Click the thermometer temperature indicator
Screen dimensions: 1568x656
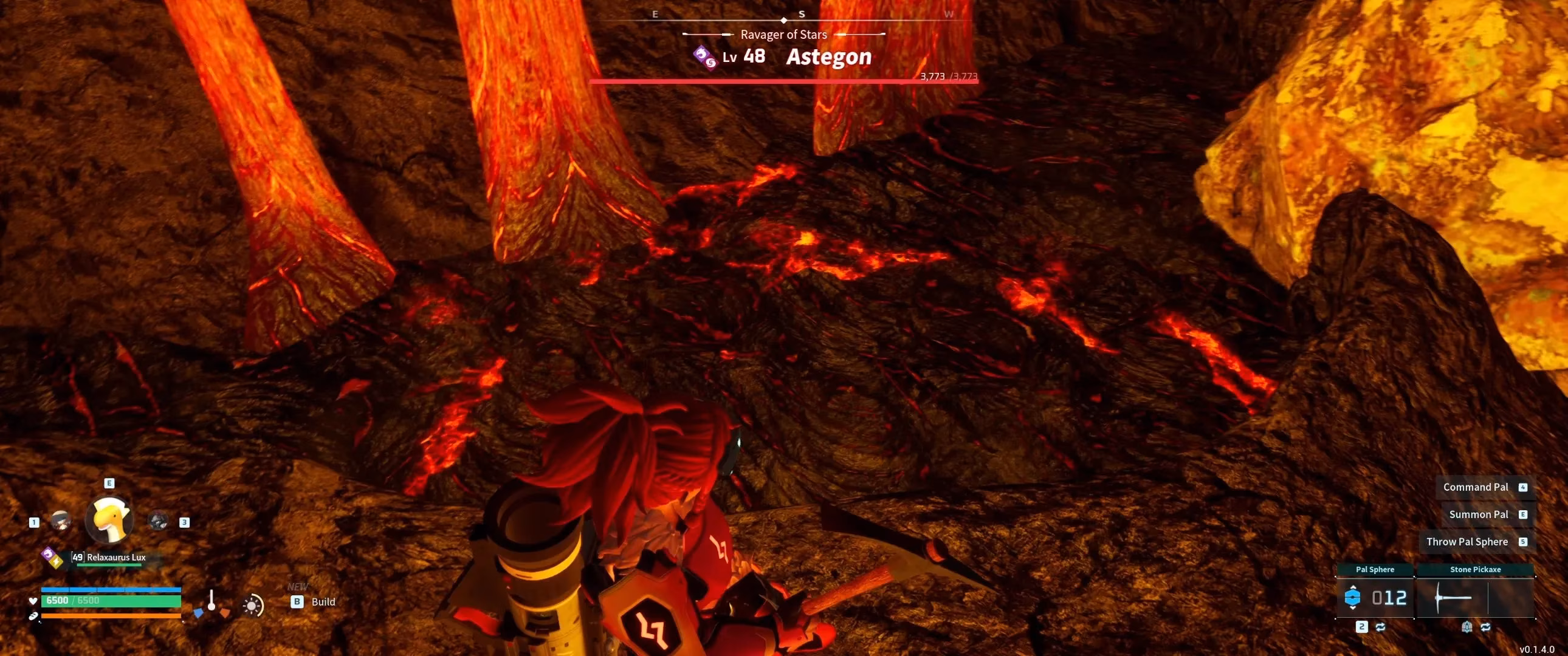(x=211, y=601)
